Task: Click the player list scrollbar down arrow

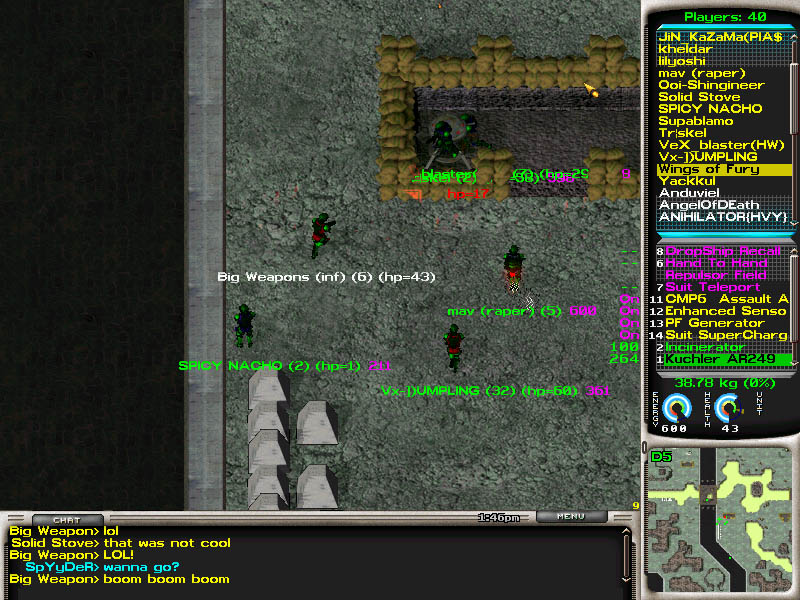Action: pos(795,220)
